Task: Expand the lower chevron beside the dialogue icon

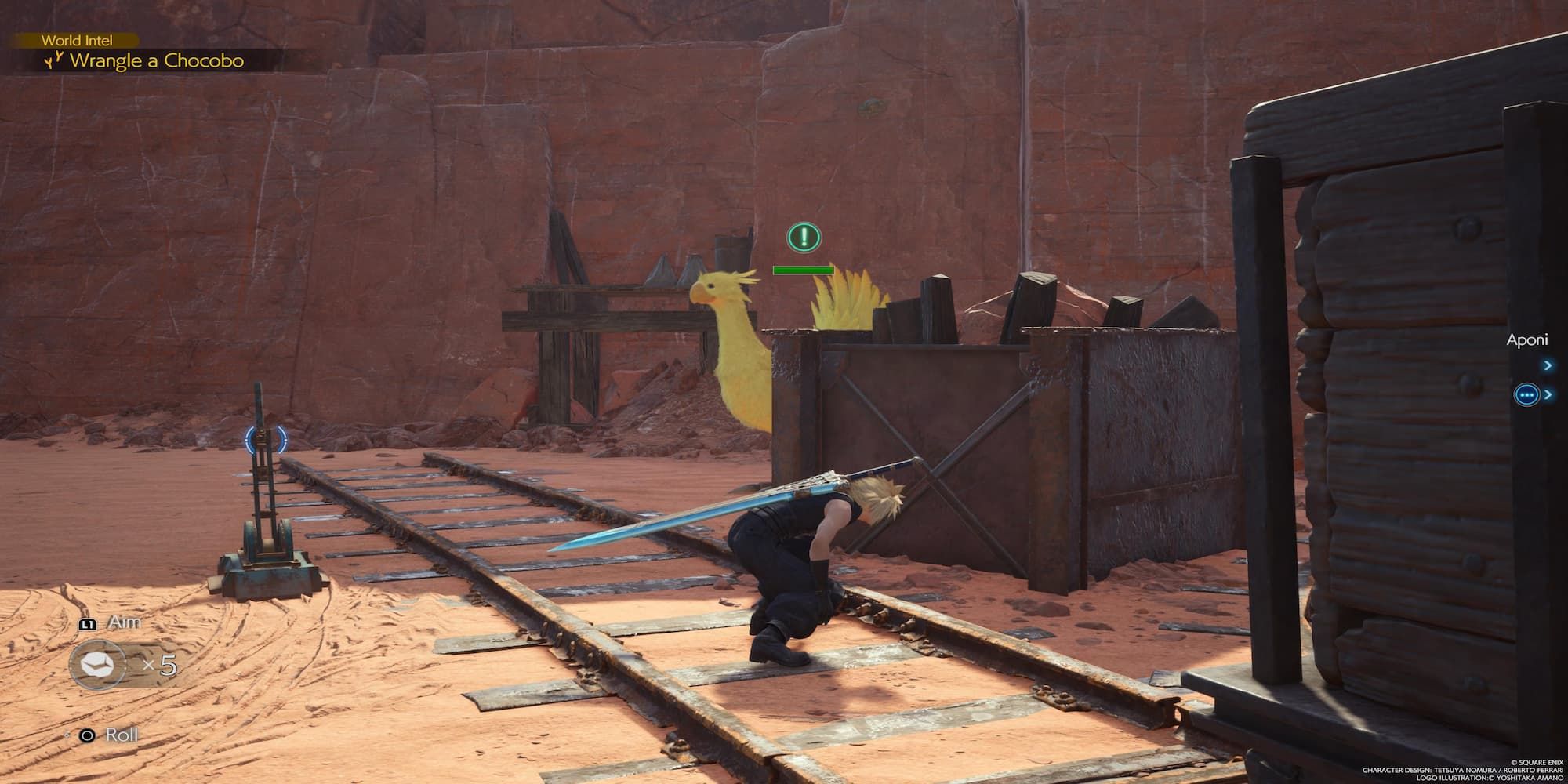Action: point(1548,394)
